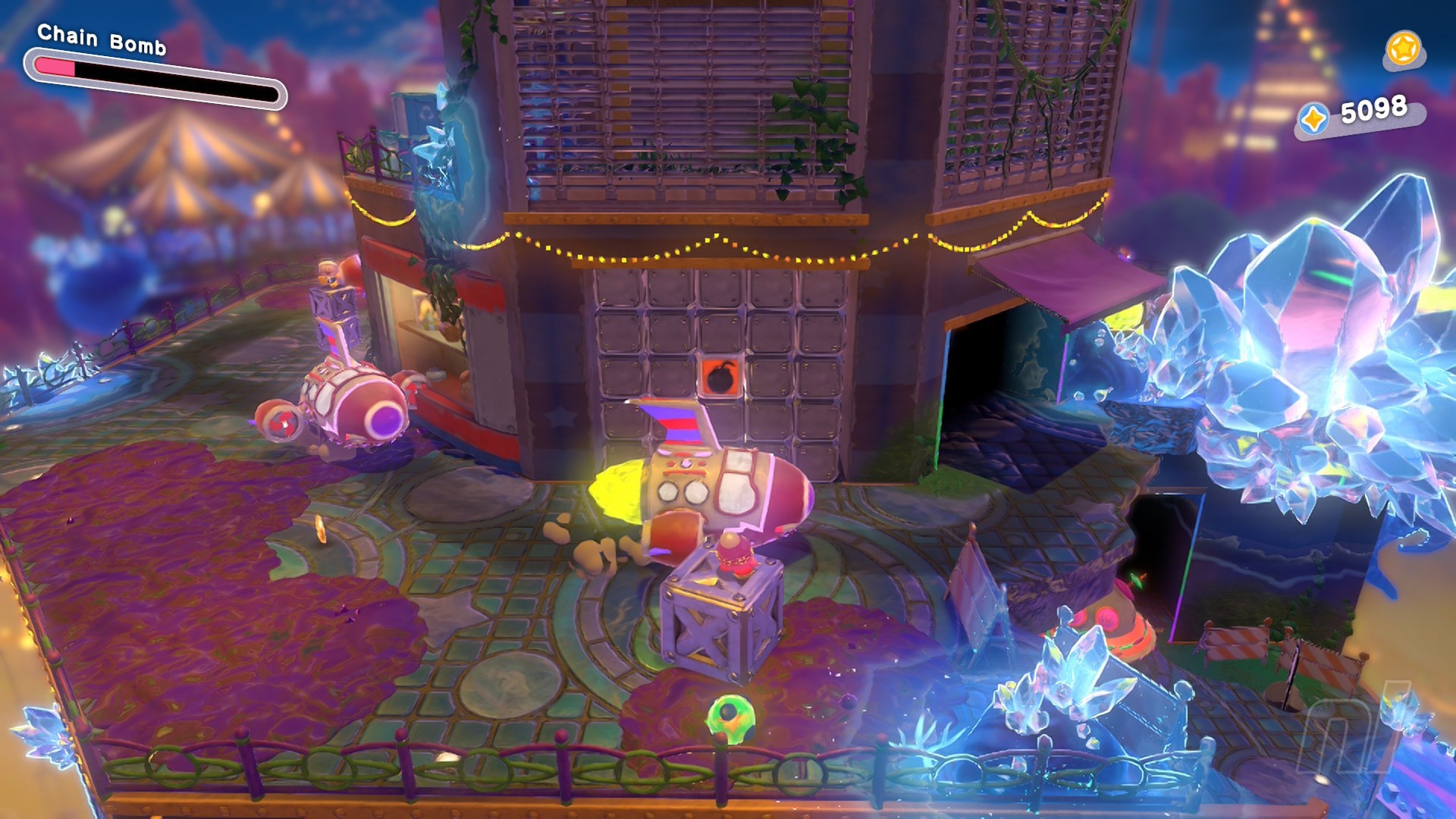This screenshot has height=819, width=1456.
Task: Select the Chain Bomb ability label
Action: (x=102, y=39)
